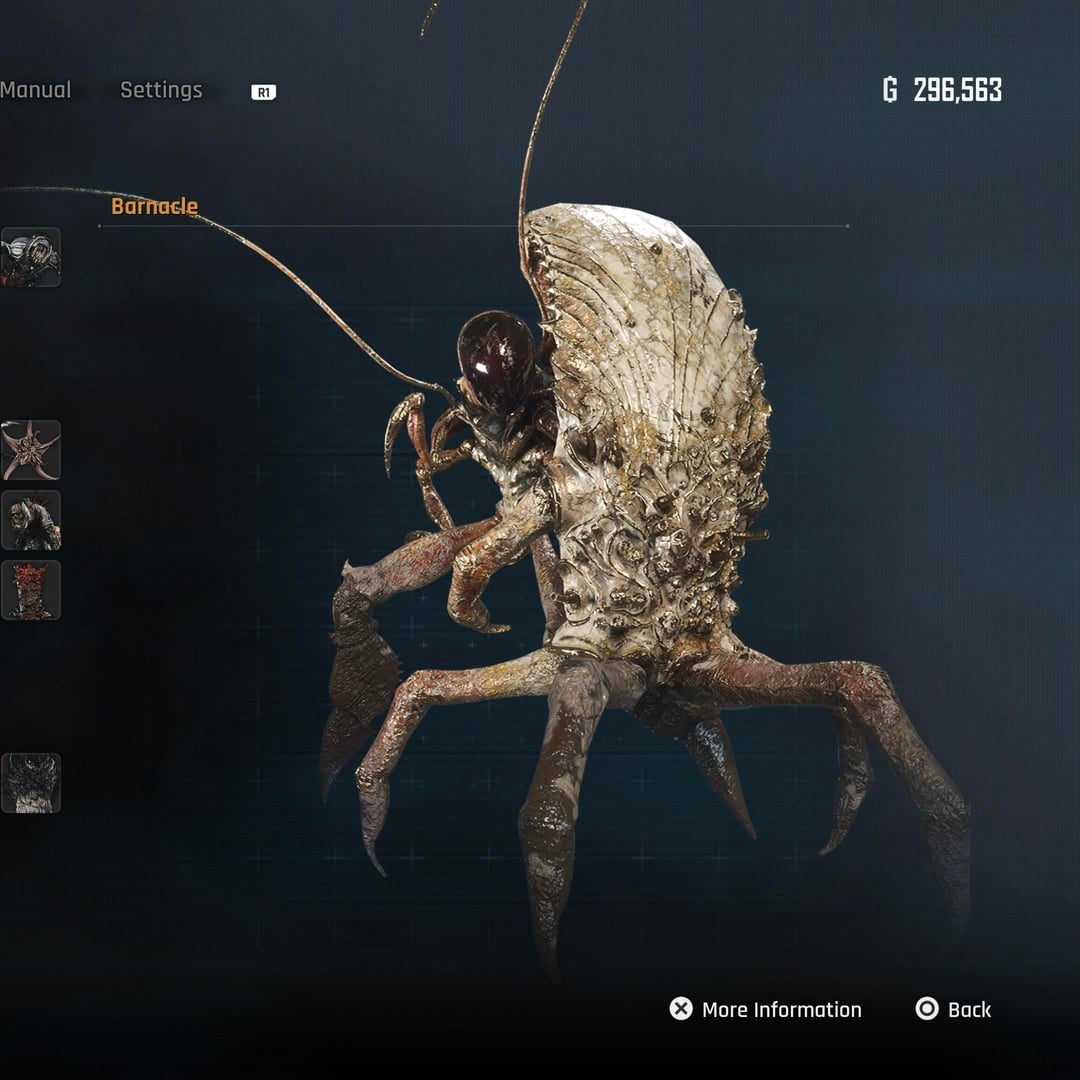This screenshot has height=1080, width=1080.
Task: Open the Settings tab
Action: click(161, 90)
